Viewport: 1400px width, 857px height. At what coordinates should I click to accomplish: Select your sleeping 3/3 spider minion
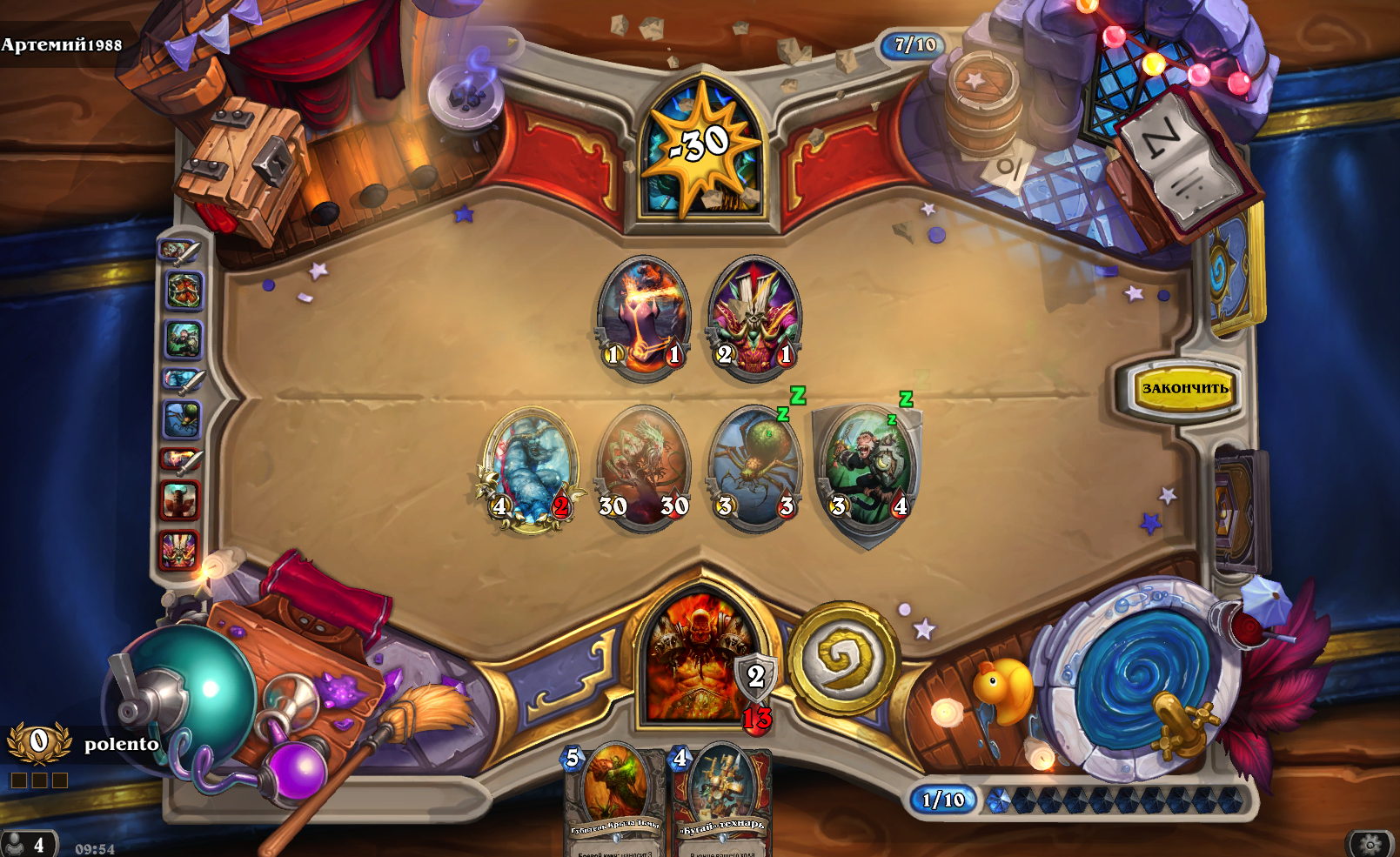pyautogui.click(x=755, y=469)
